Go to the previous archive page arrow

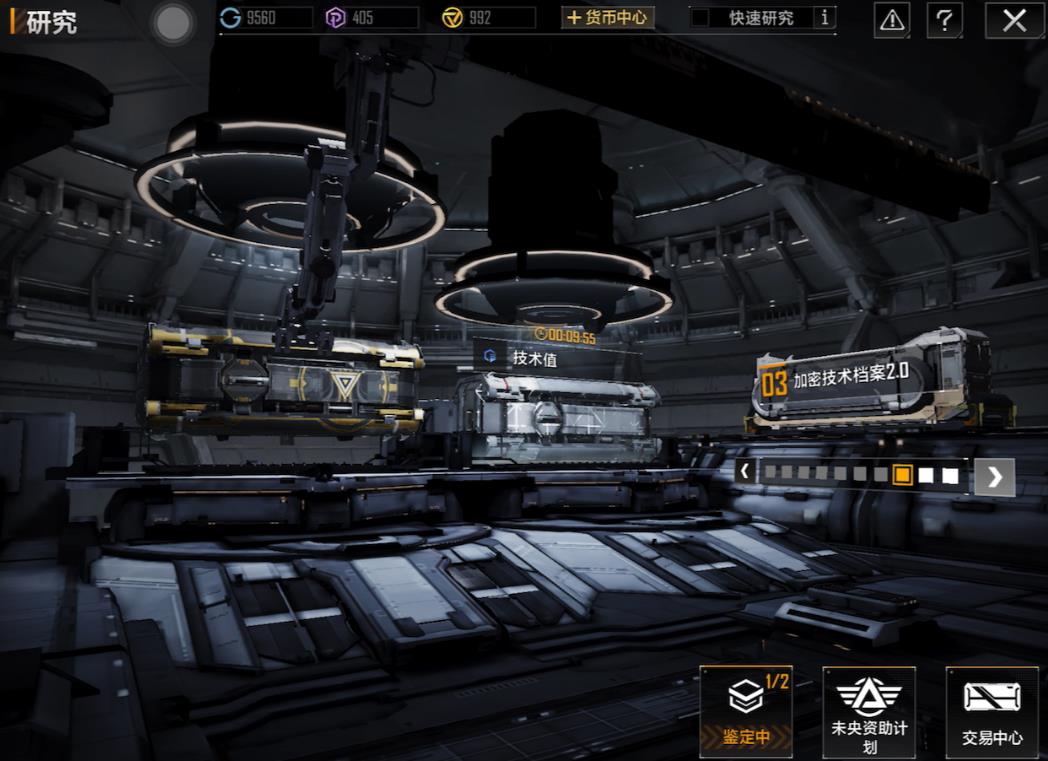pyautogui.click(x=744, y=472)
